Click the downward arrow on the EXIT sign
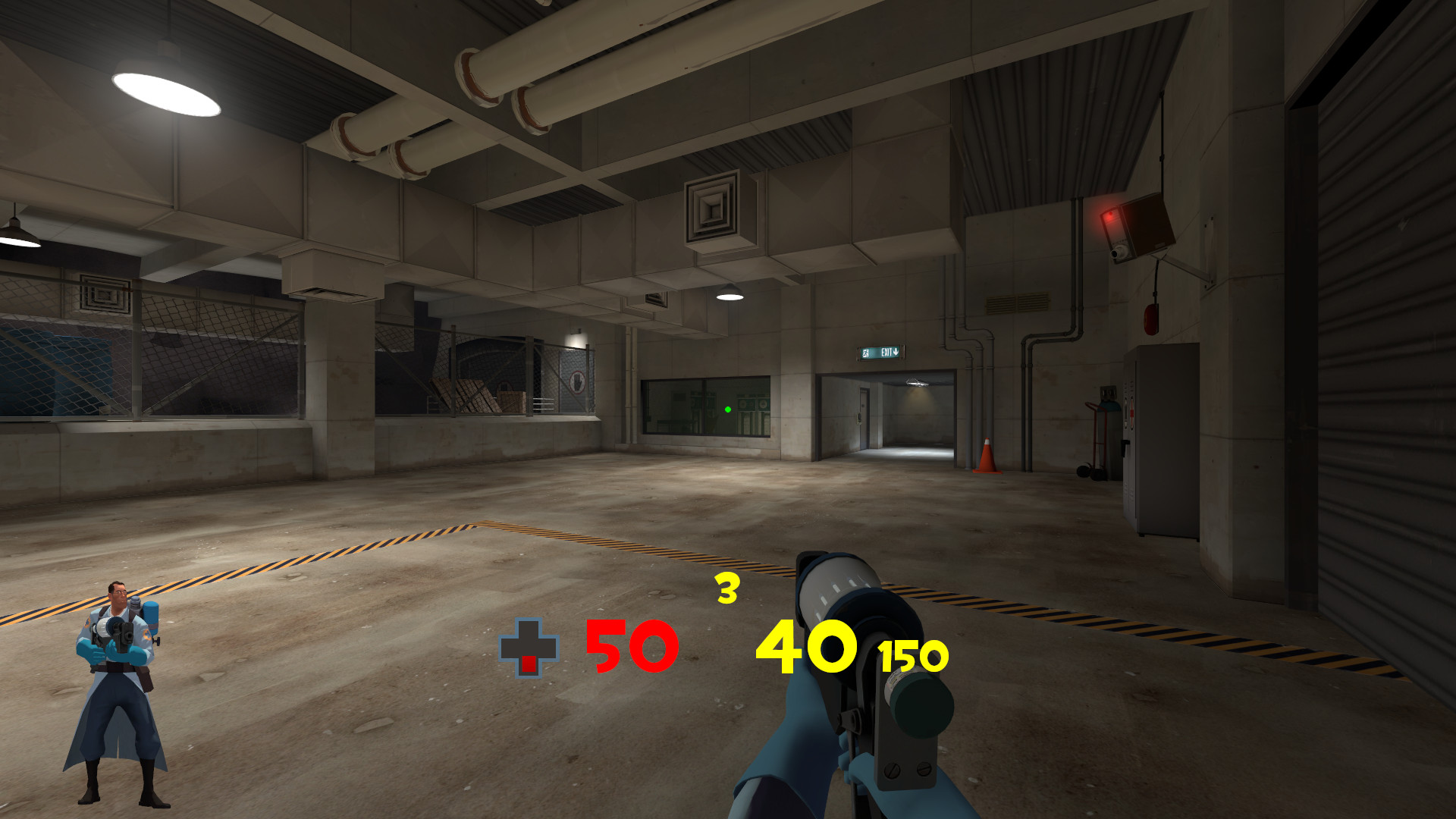Screen dimensions: 1456x819 896,352
